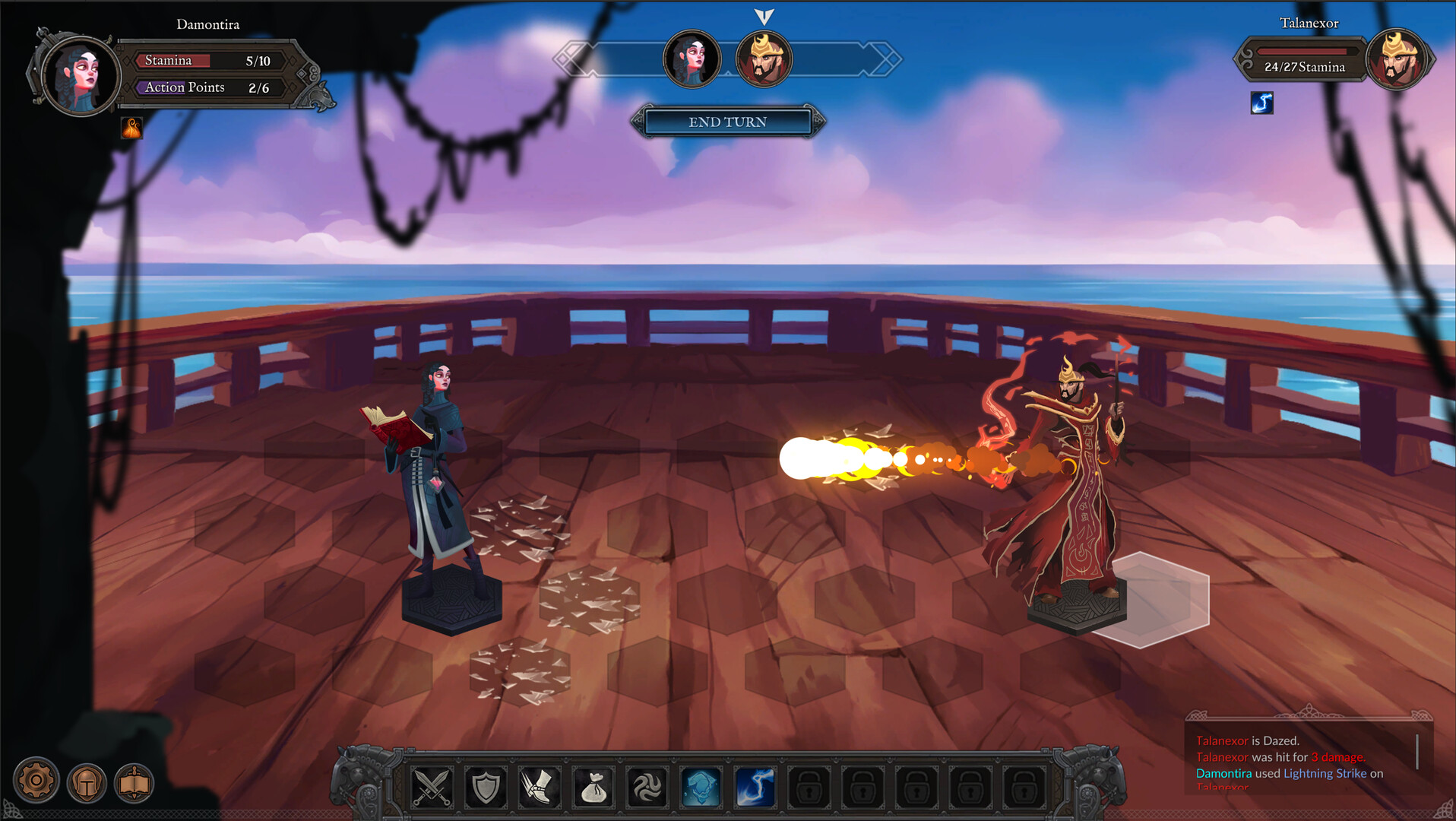The width and height of the screenshot is (1456, 821).
Task: Click the Lightning Strike link in the combat log
Action: point(1325,773)
